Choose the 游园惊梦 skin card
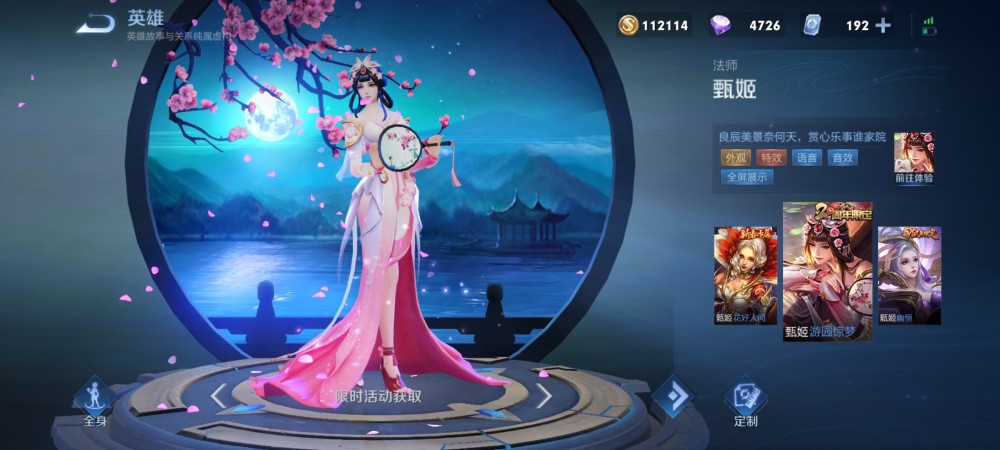The width and height of the screenshot is (1000, 450). (x=826, y=271)
